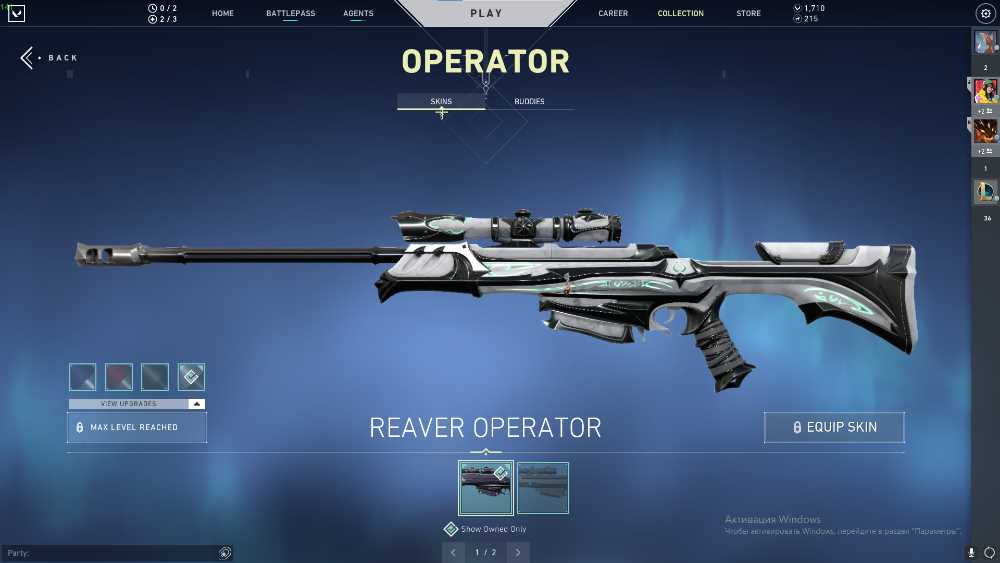Toggle the Show Owned Only checkbox
The width and height of the screenshot is (1000, 563).
tap(451, 529)
